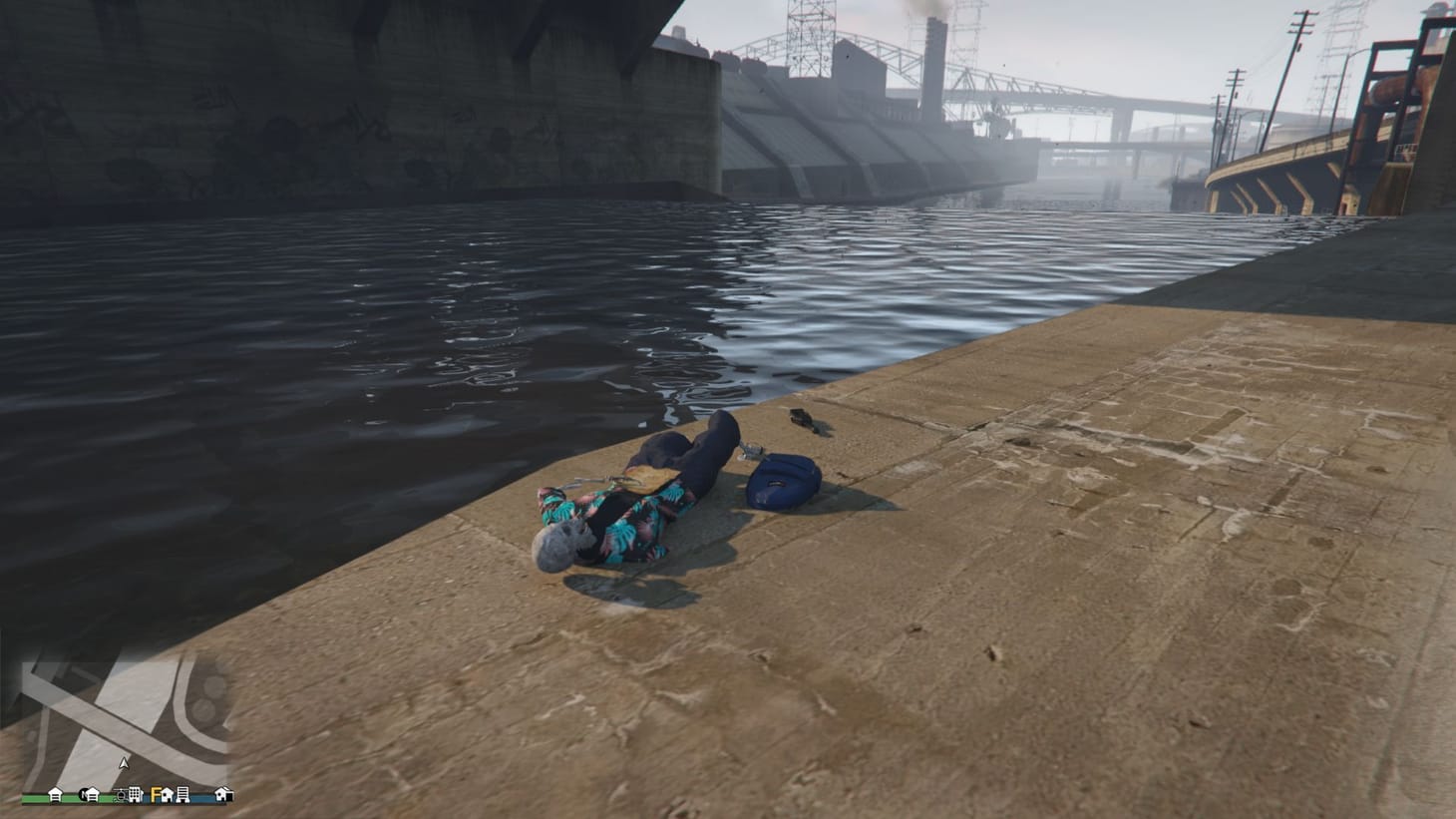The image size is (1456, 819).
Task: Click the dark circular blip beside the second house icon
Action: [x=84, y=795]
